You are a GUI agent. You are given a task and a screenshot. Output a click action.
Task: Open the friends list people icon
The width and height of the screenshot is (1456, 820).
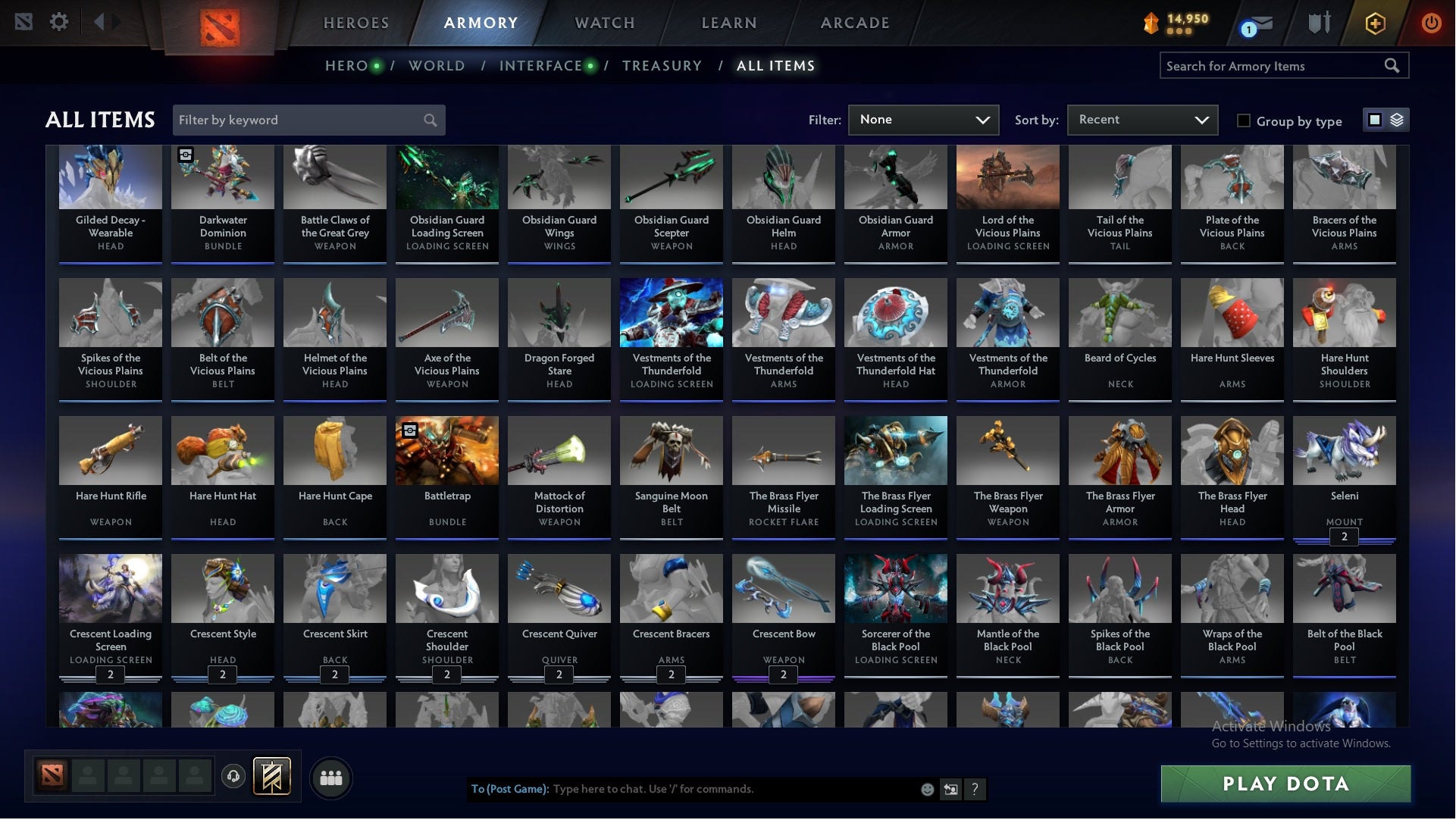click(x=331, y=778)
